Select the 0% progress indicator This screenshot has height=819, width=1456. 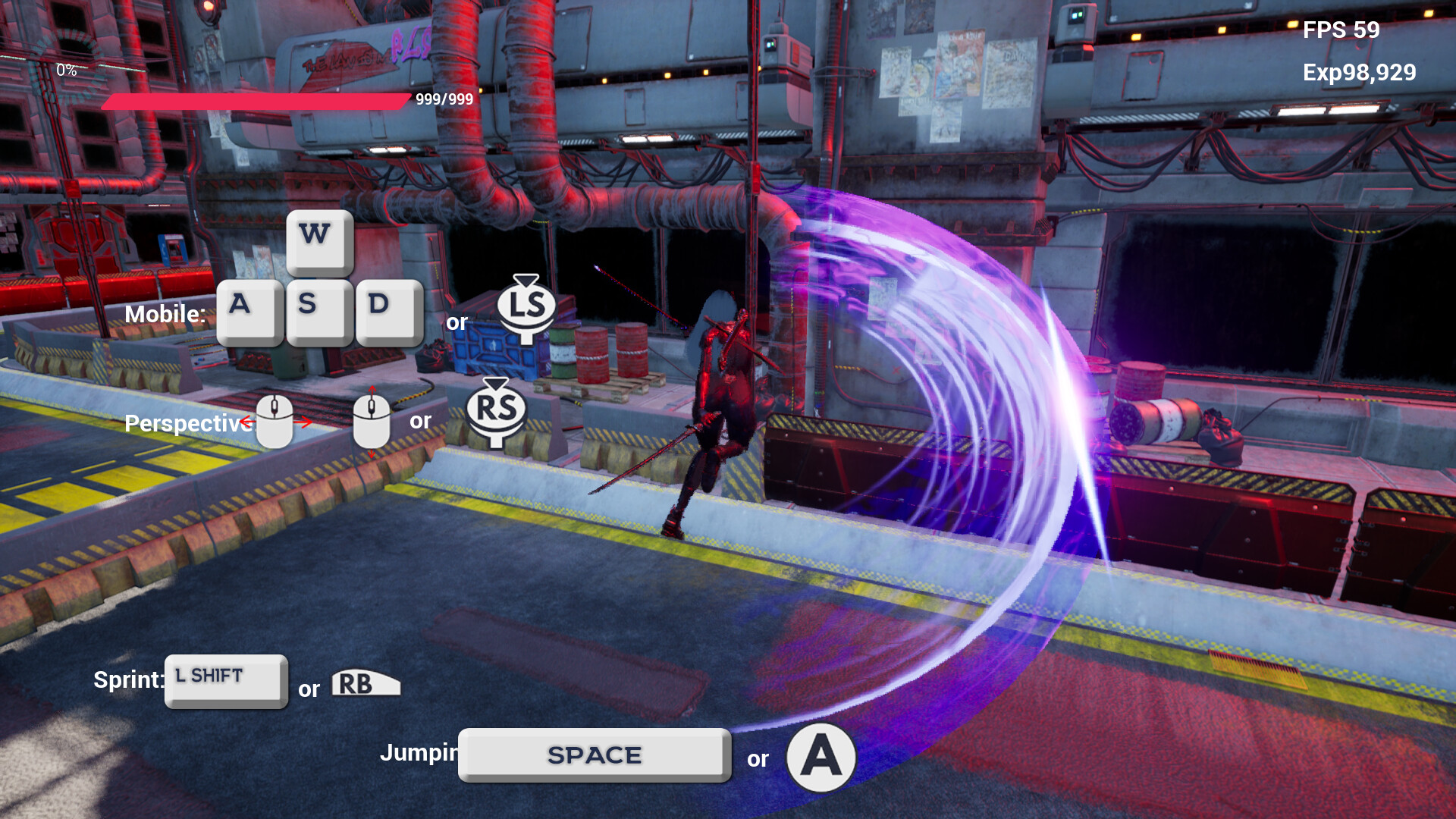pos(67,71)
